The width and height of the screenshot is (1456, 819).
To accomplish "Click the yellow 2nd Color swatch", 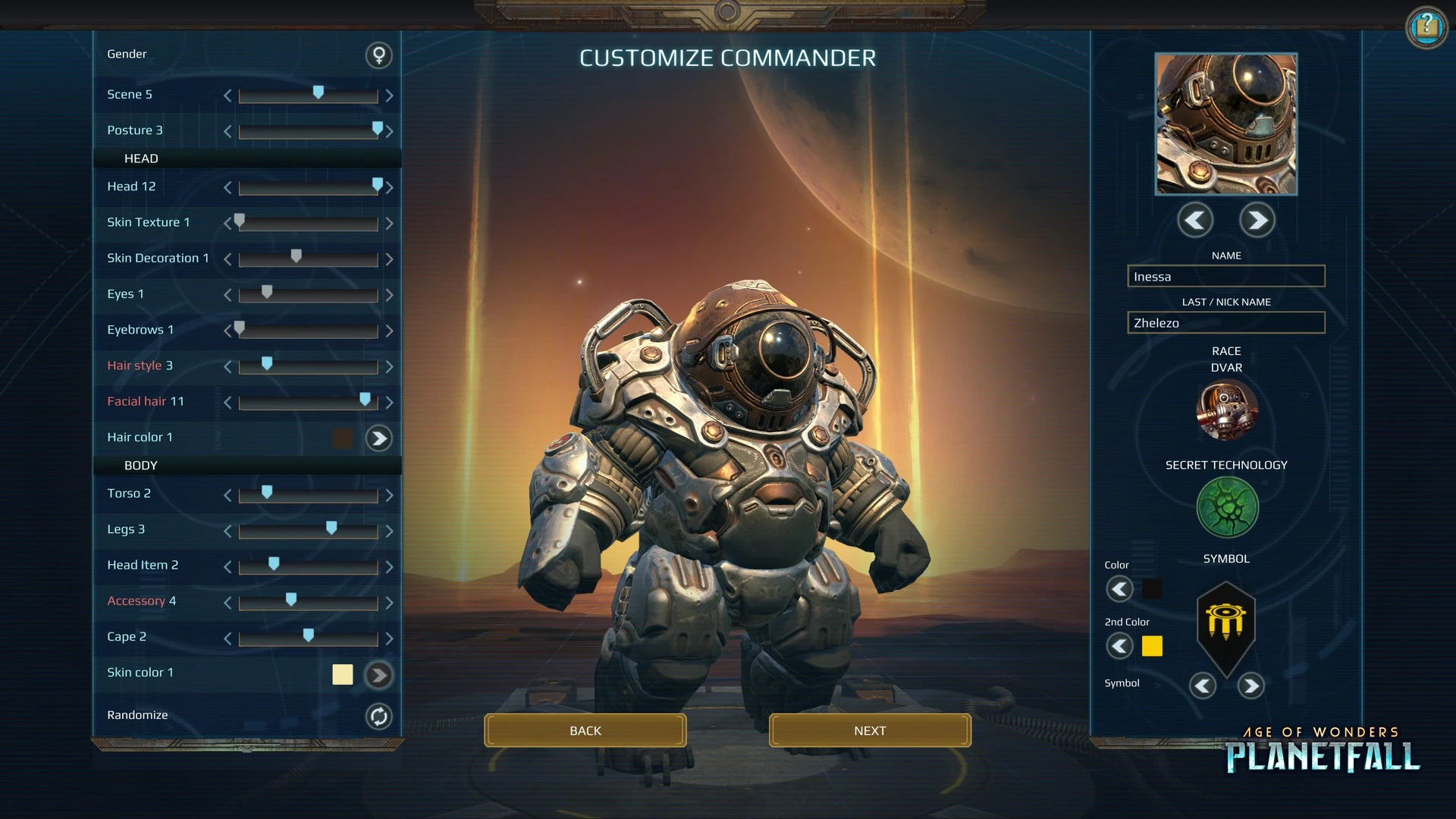I will (1152, 646).
